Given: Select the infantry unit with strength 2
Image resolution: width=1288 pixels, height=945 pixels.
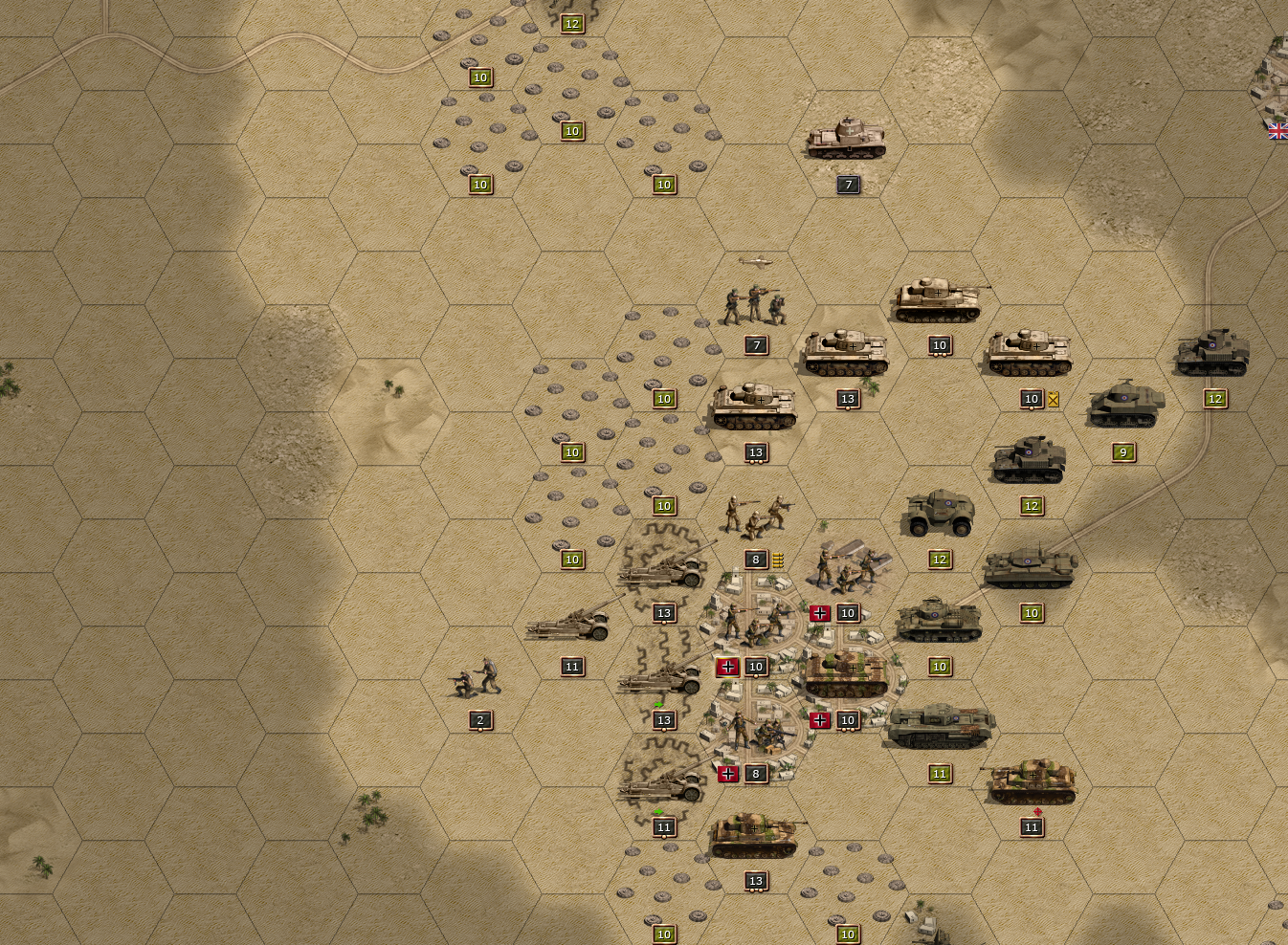Looking at the screenshot, I should pos(477,677).
